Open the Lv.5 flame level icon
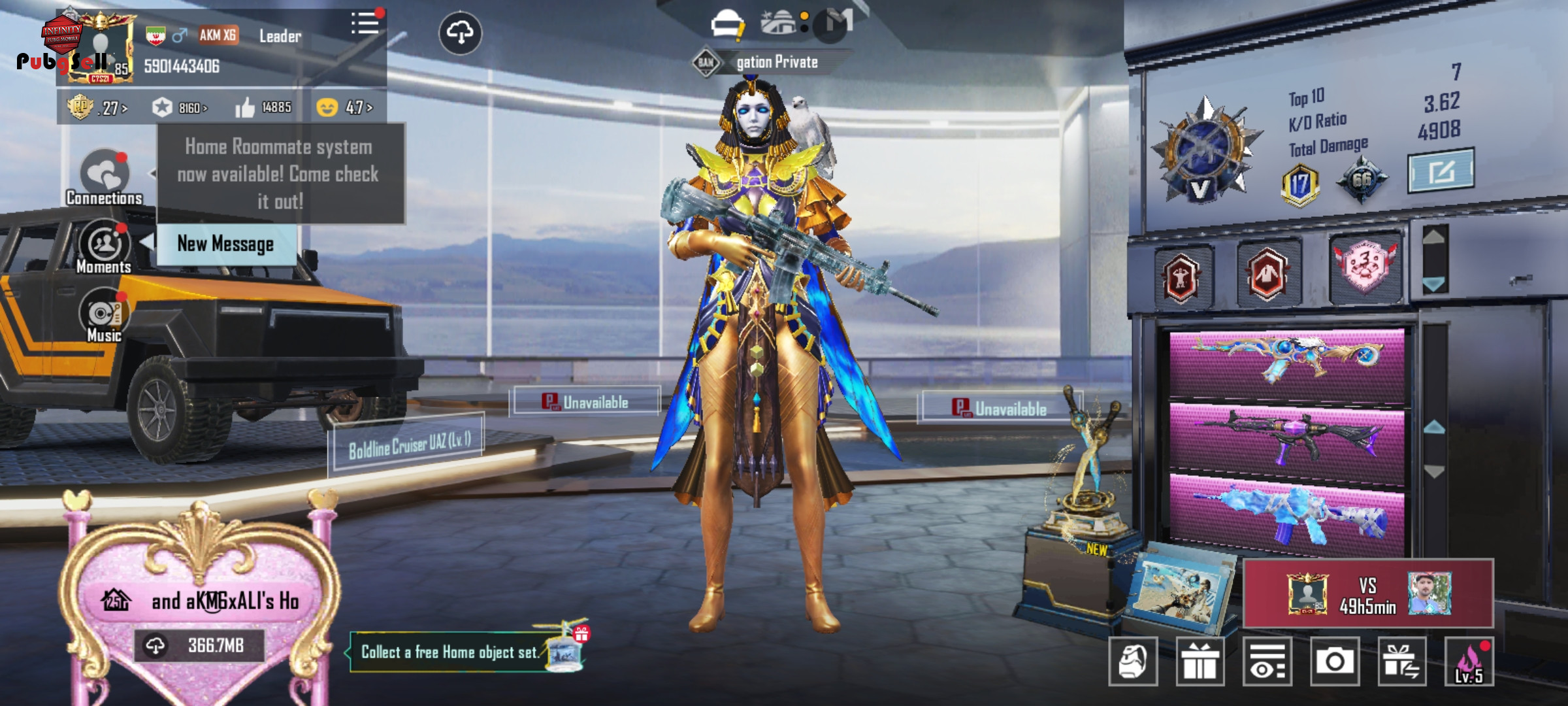Screen dimensions: 1568x706 [1469, 662]
